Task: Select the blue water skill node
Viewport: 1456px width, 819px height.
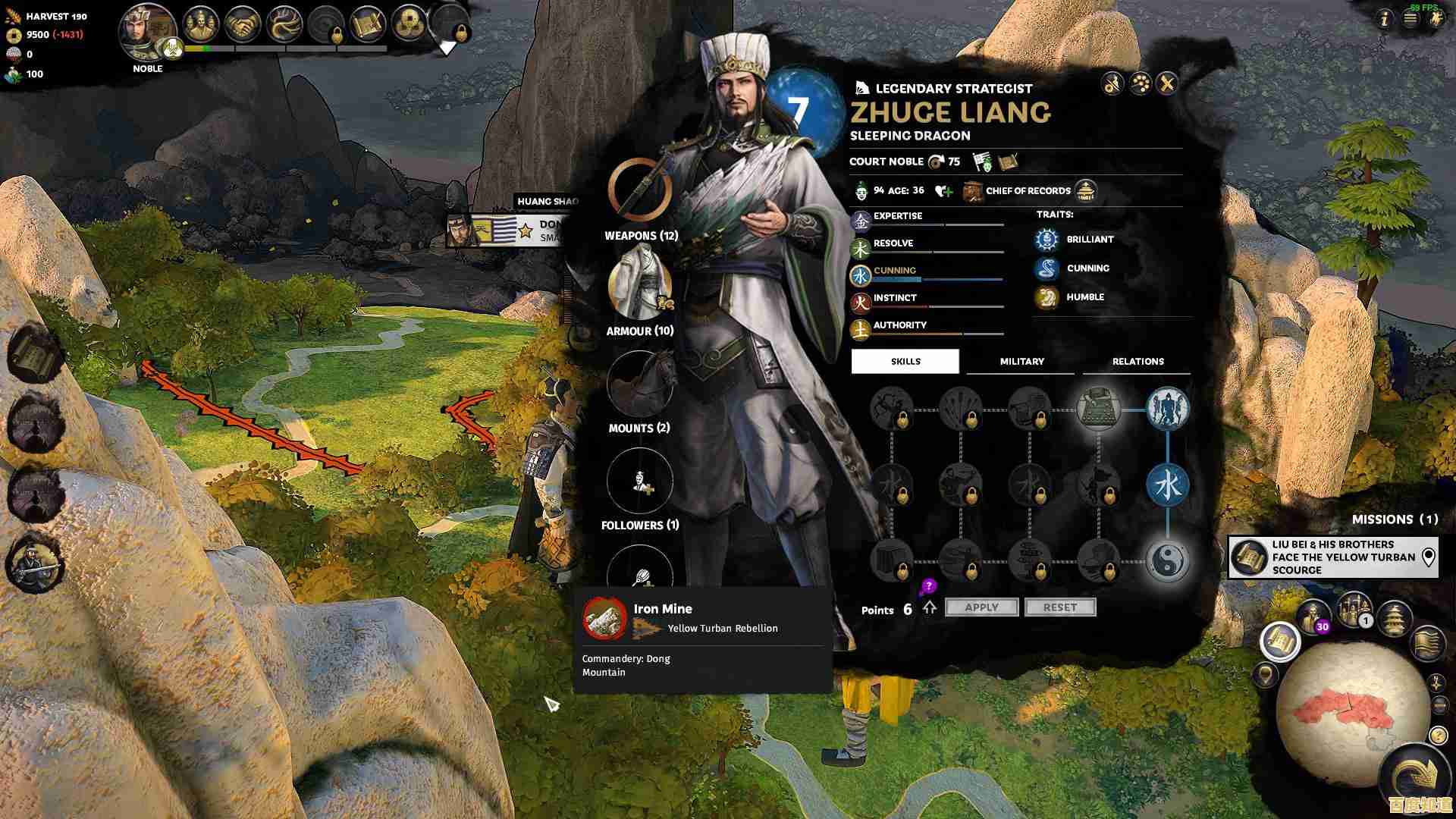Action: click(1167, 485)
